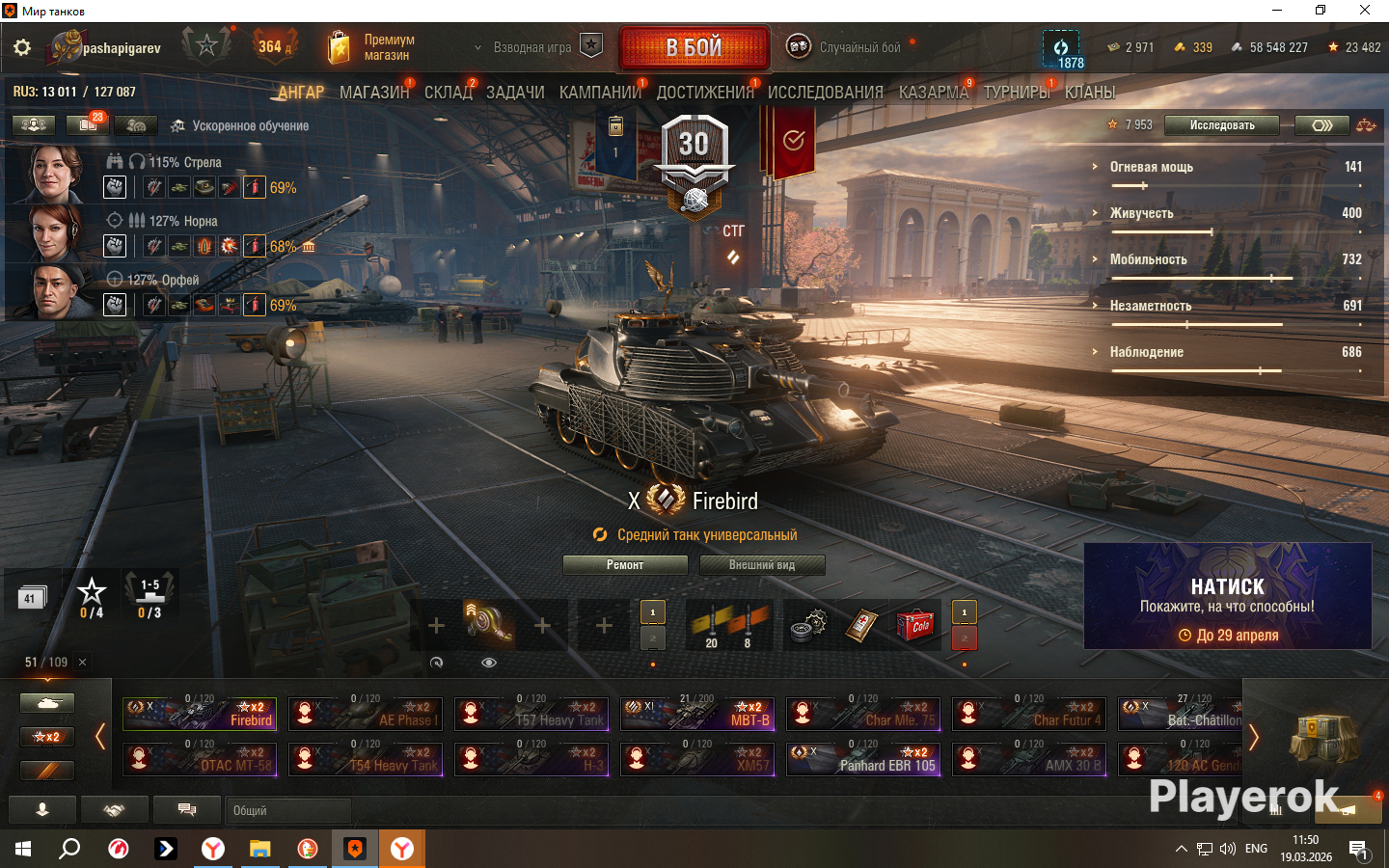The image size is (1389, 868).
Task: Select the Cola consumable slot
Action: pyautogui.click(x=914, y=625)
